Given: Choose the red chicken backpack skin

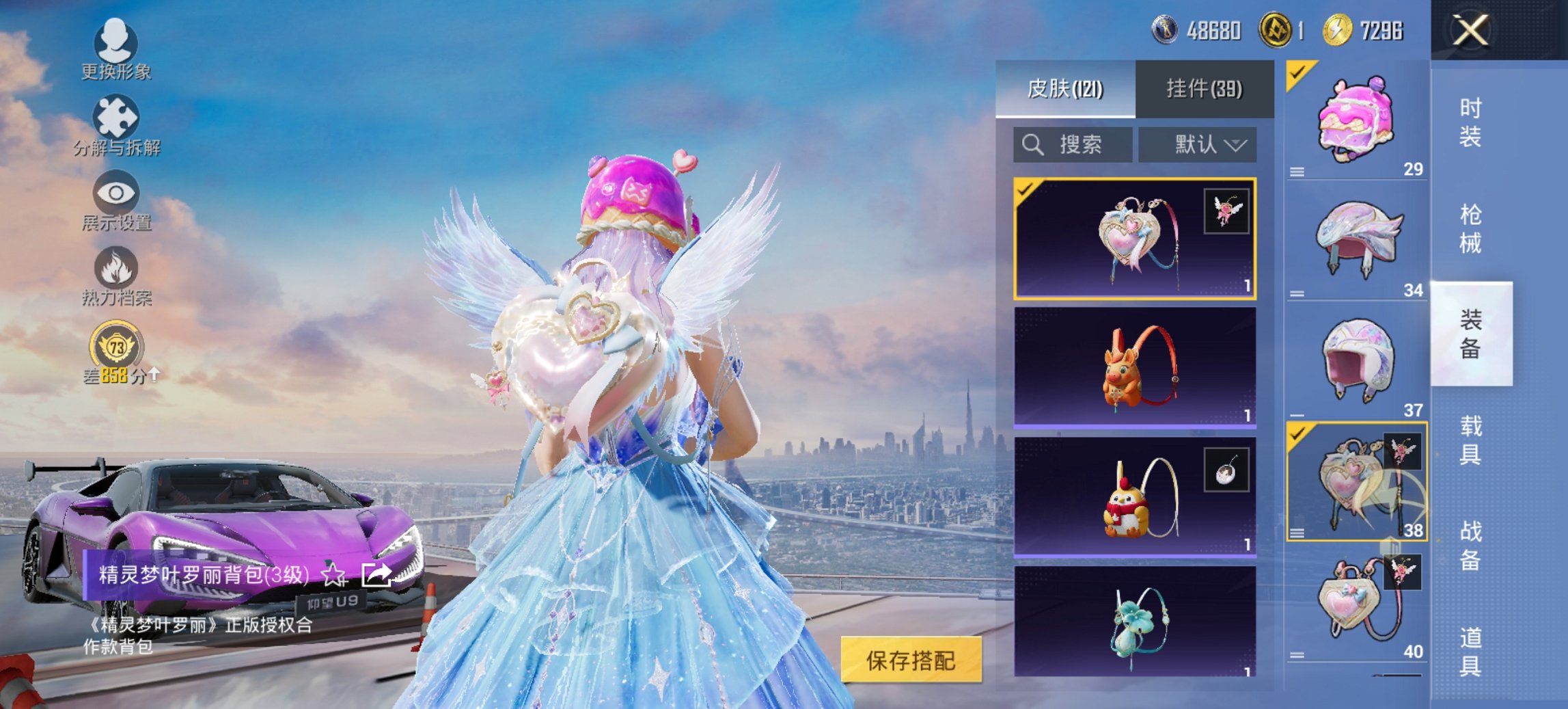Looking at the screenshot, I should [1134, 497].
